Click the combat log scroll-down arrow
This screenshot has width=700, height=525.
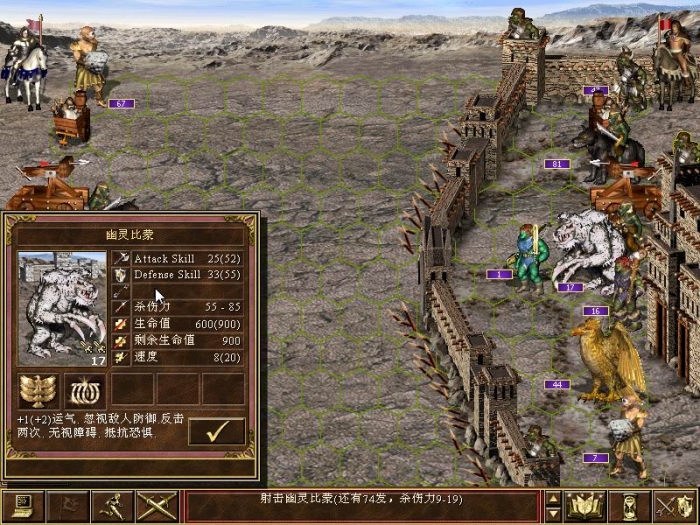point(553,514)
